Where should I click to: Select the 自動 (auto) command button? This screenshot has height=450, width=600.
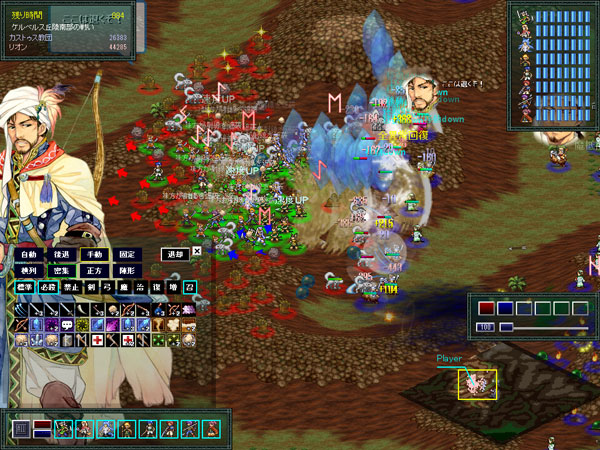[28, 255]
